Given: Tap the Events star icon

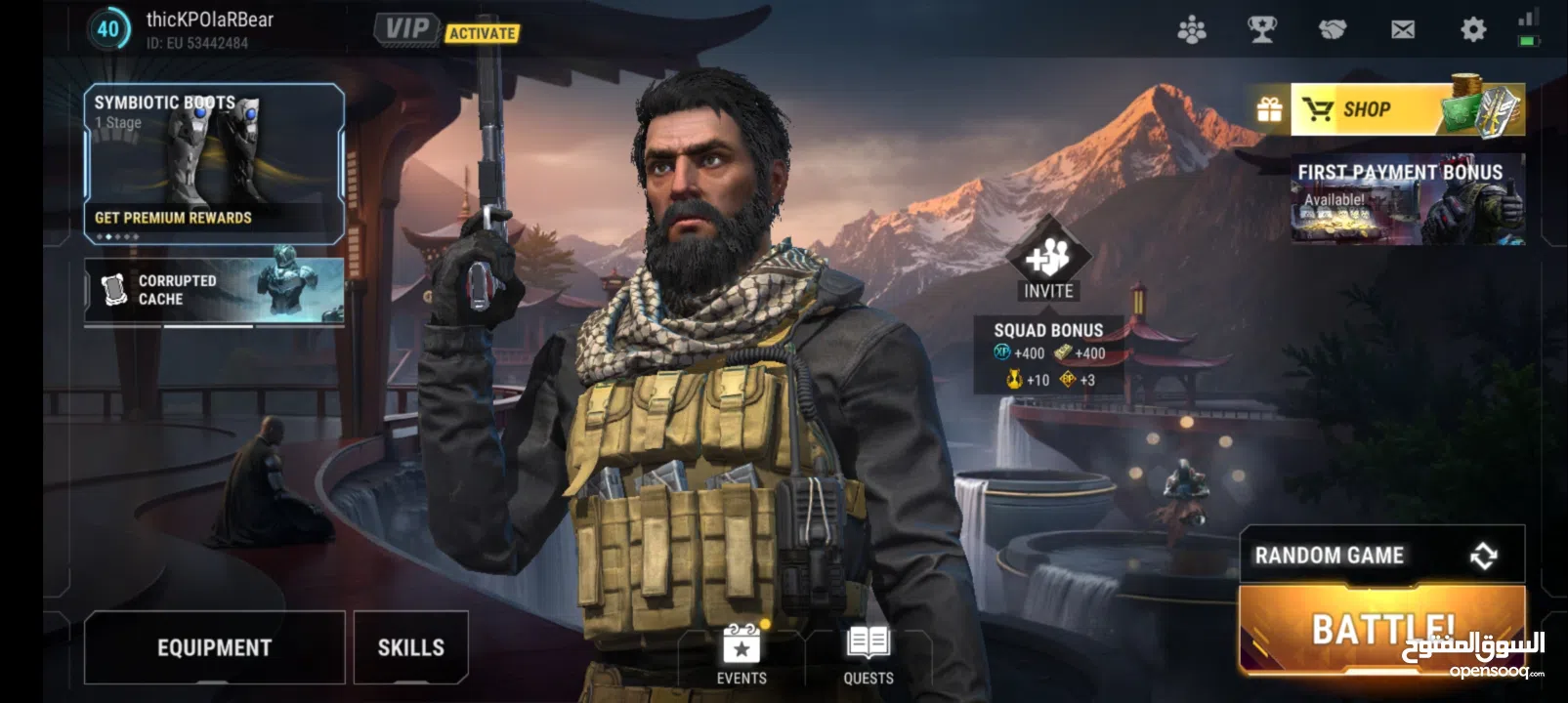Looking at the screenshot, I should (x=741, y=646).
